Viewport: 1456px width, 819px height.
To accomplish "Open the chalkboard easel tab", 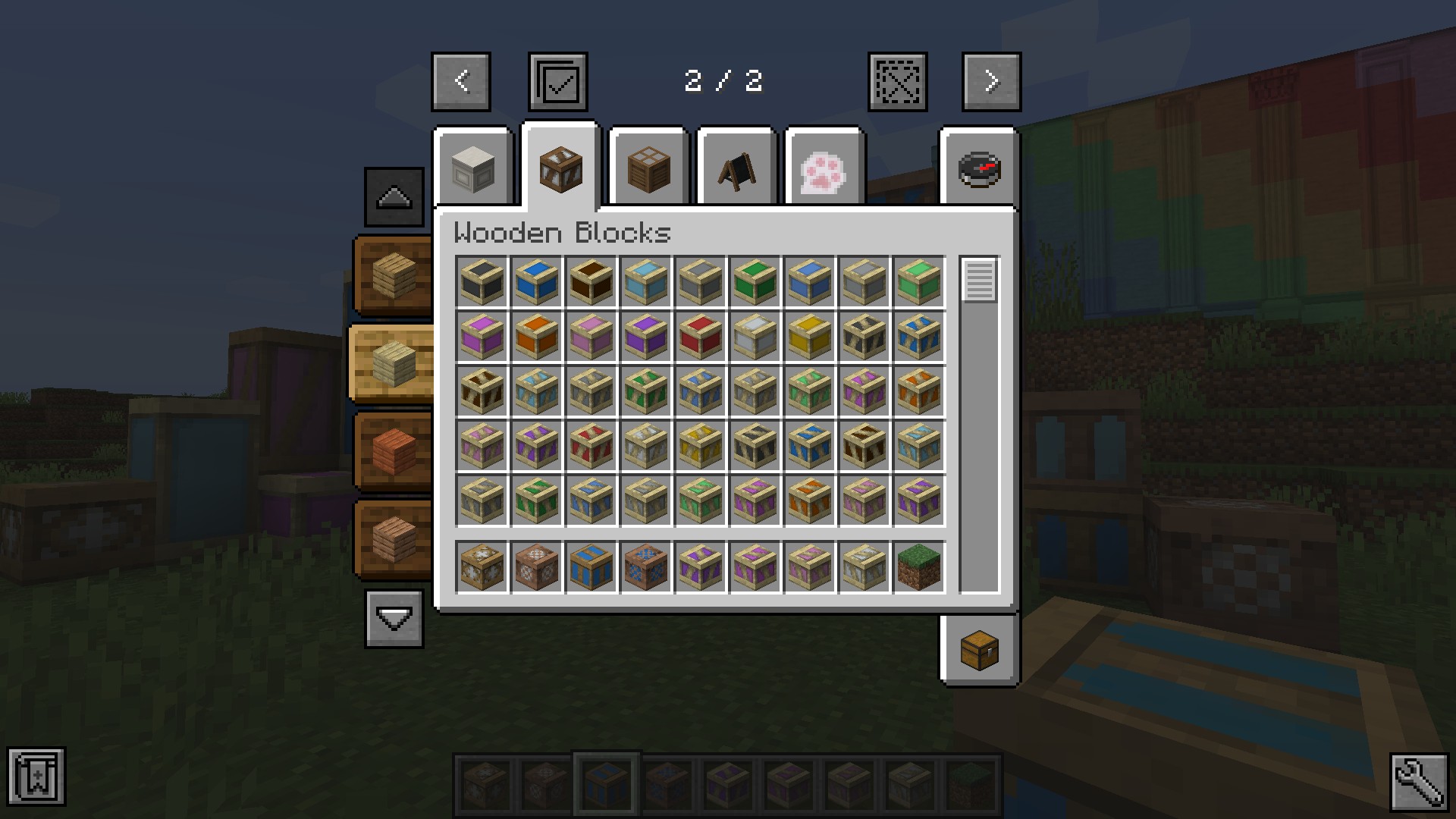I will [736, 170].
